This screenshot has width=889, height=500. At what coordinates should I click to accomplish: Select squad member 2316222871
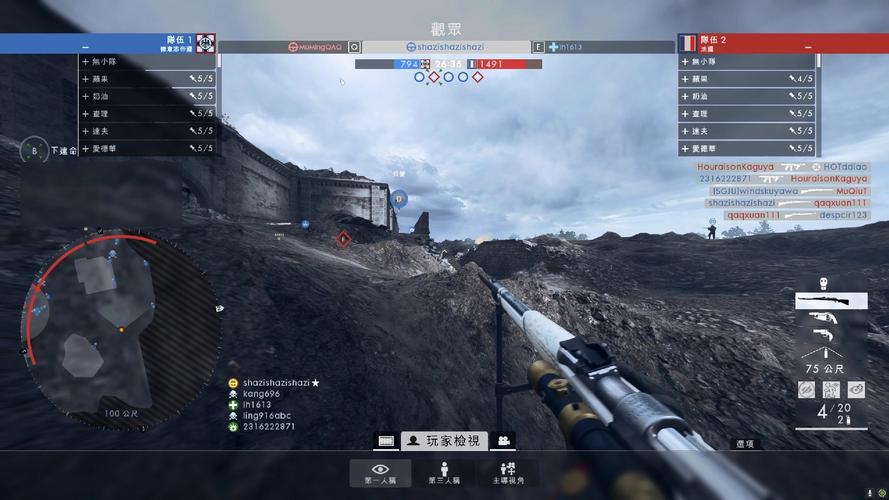[x=268, y=427]
